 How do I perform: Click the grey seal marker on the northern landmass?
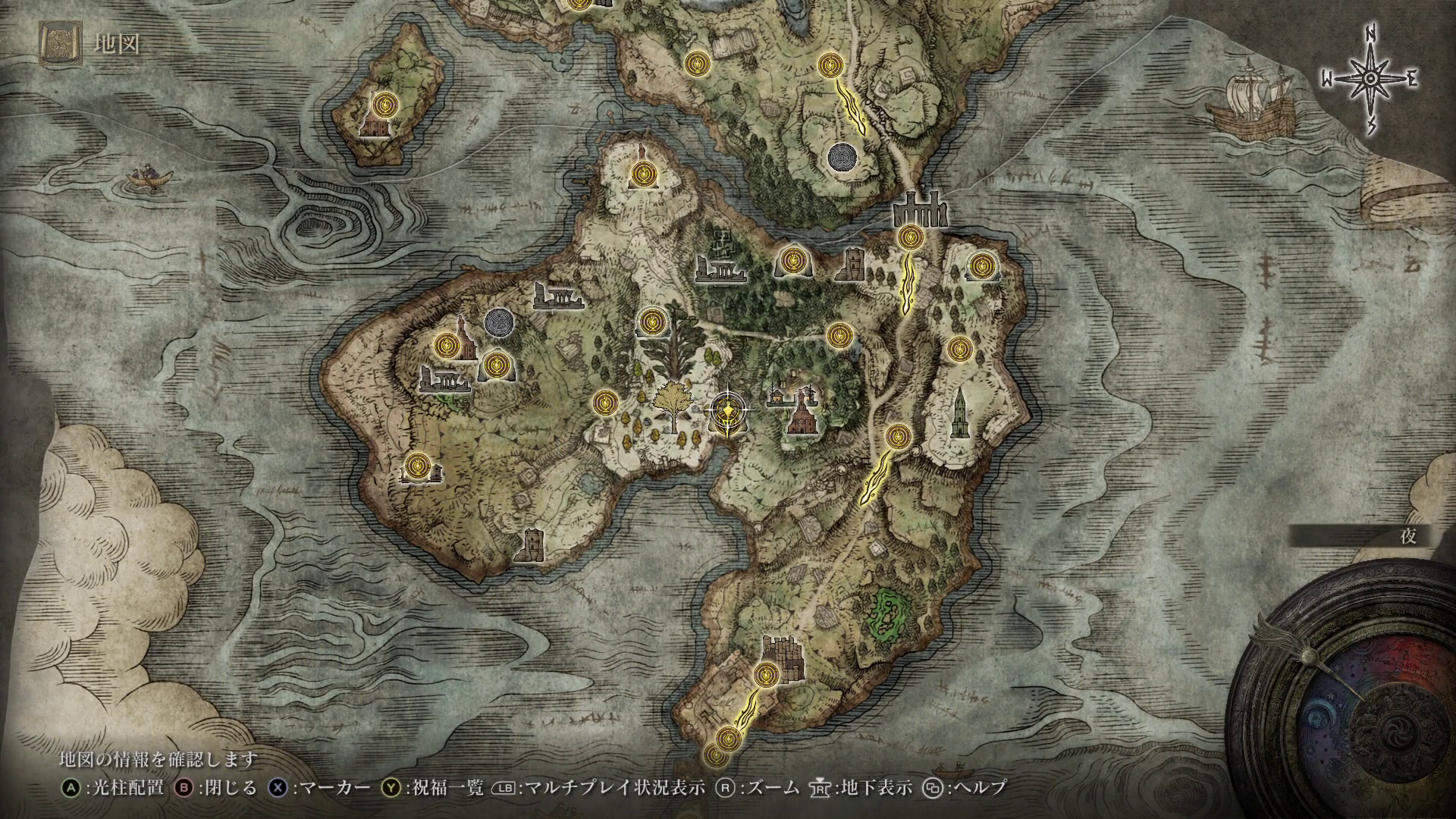(x=843, y=158)
